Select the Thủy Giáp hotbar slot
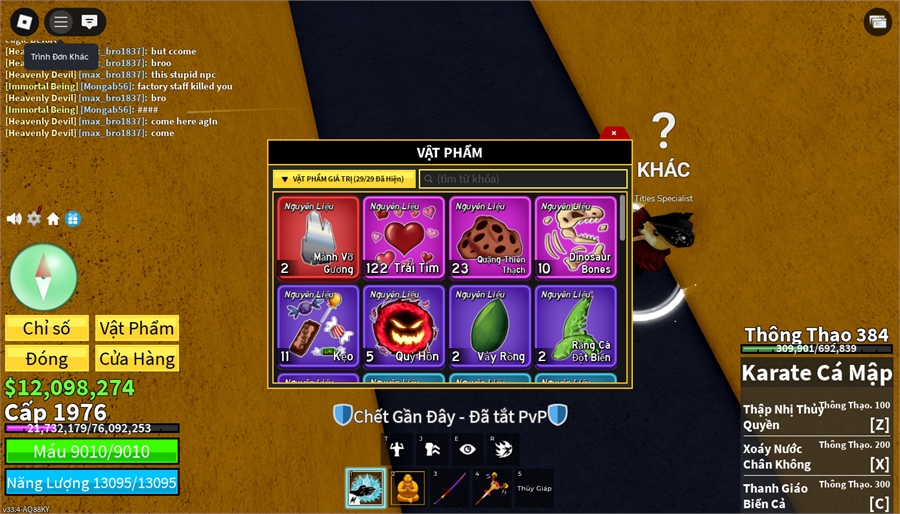The width and height of the screenshot is (900, 514). (x=534, y=488)
